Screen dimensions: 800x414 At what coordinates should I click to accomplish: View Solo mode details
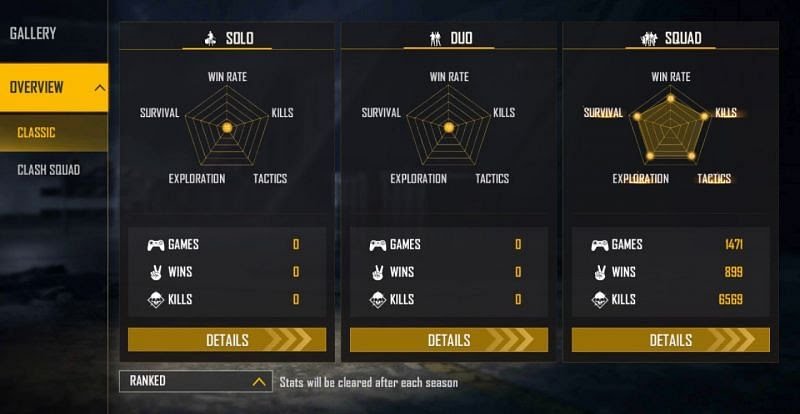(x=227, y=340)
